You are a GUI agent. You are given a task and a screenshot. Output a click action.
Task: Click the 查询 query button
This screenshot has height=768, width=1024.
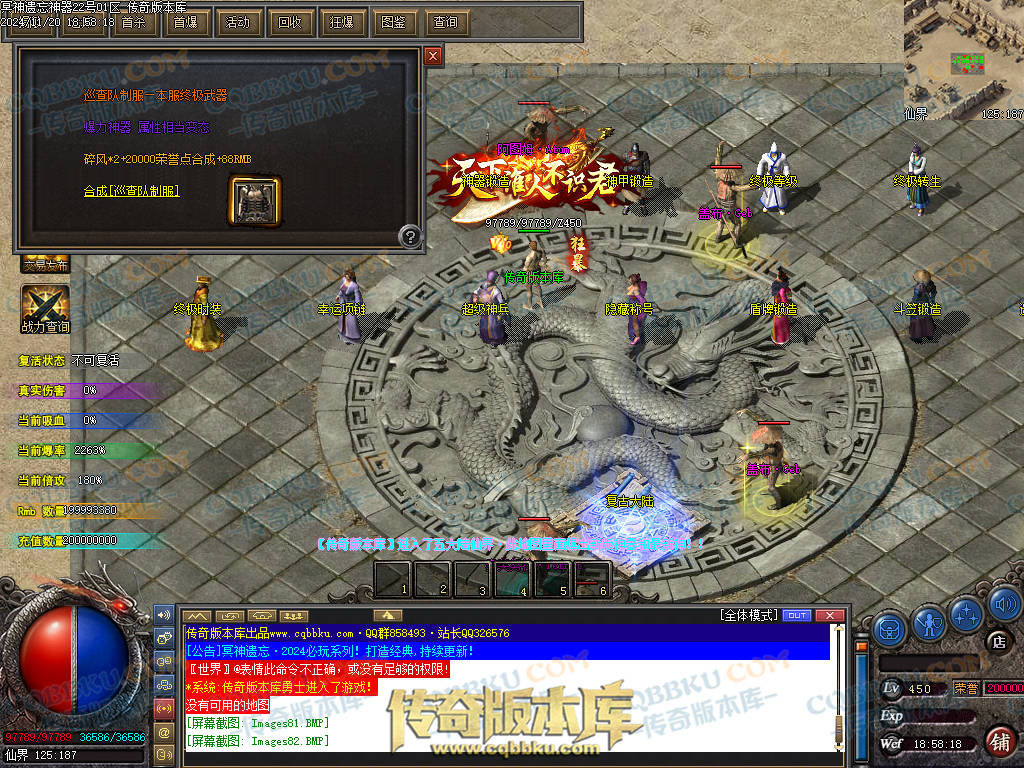pos(445,22)
